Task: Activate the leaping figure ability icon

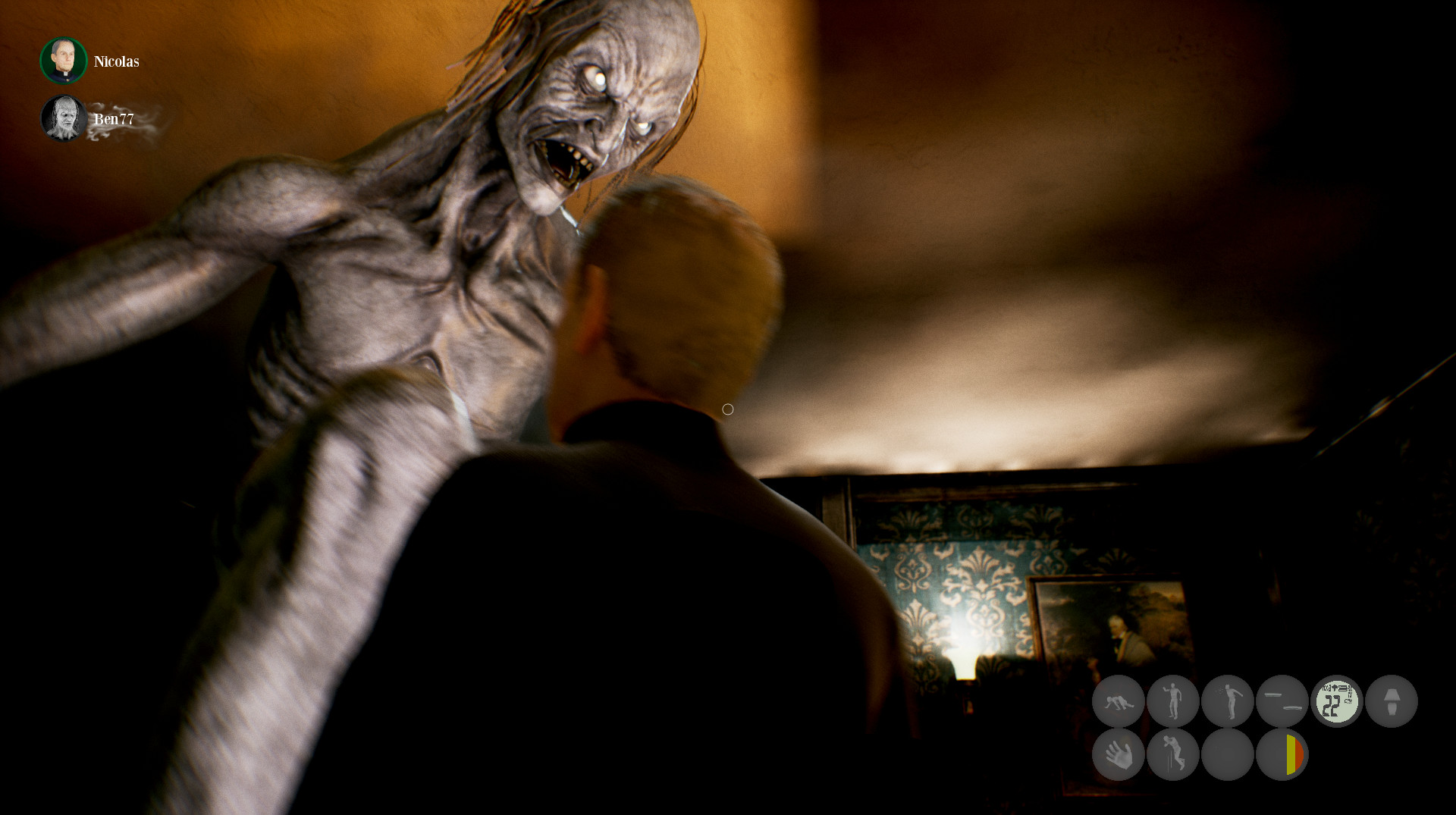Action: [x=1173, y=755]
